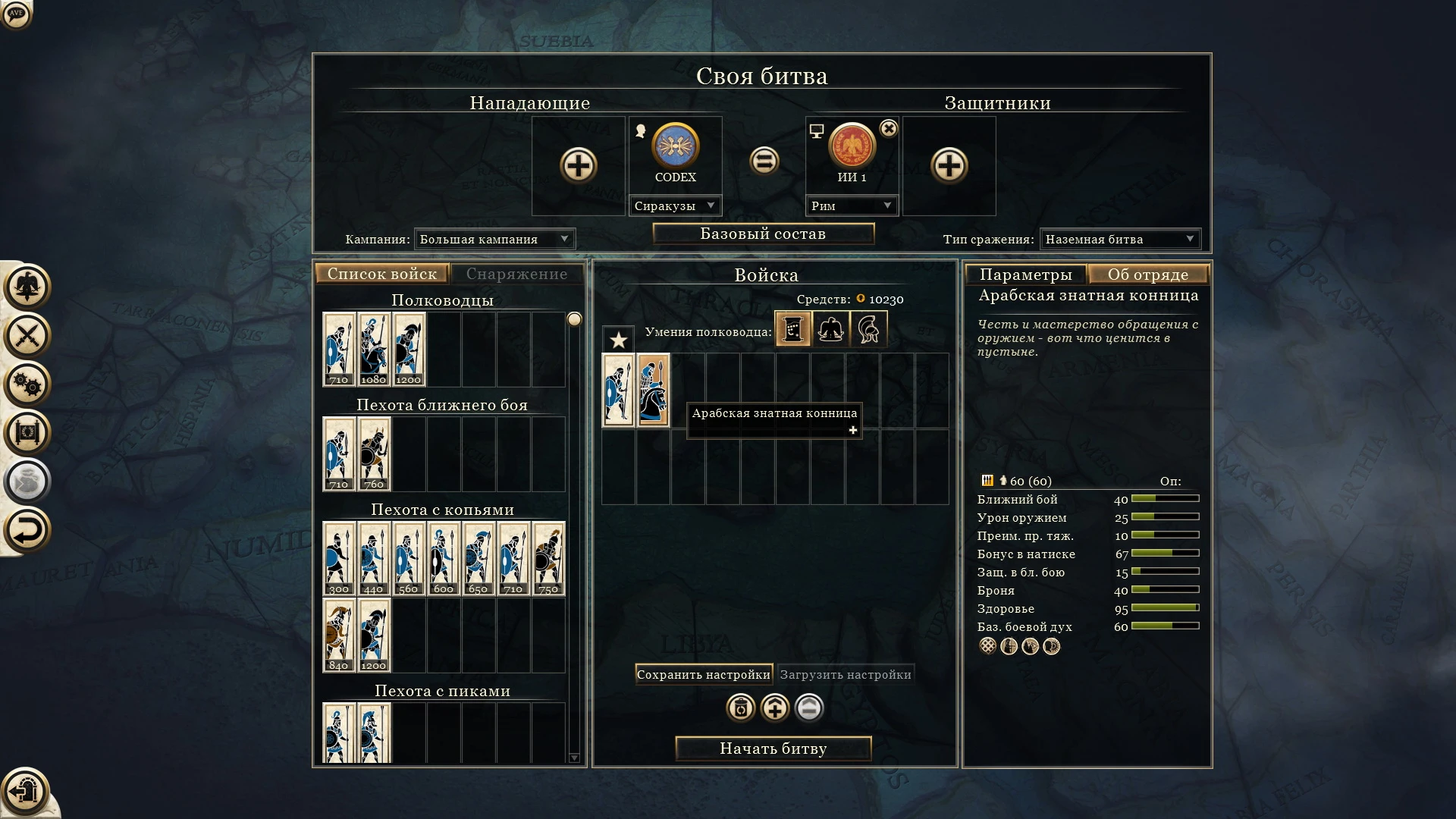Click the Здоровье stat bar in unit details
Image resolution: width=1456 pixels, height=819 pixels.
1163,607
